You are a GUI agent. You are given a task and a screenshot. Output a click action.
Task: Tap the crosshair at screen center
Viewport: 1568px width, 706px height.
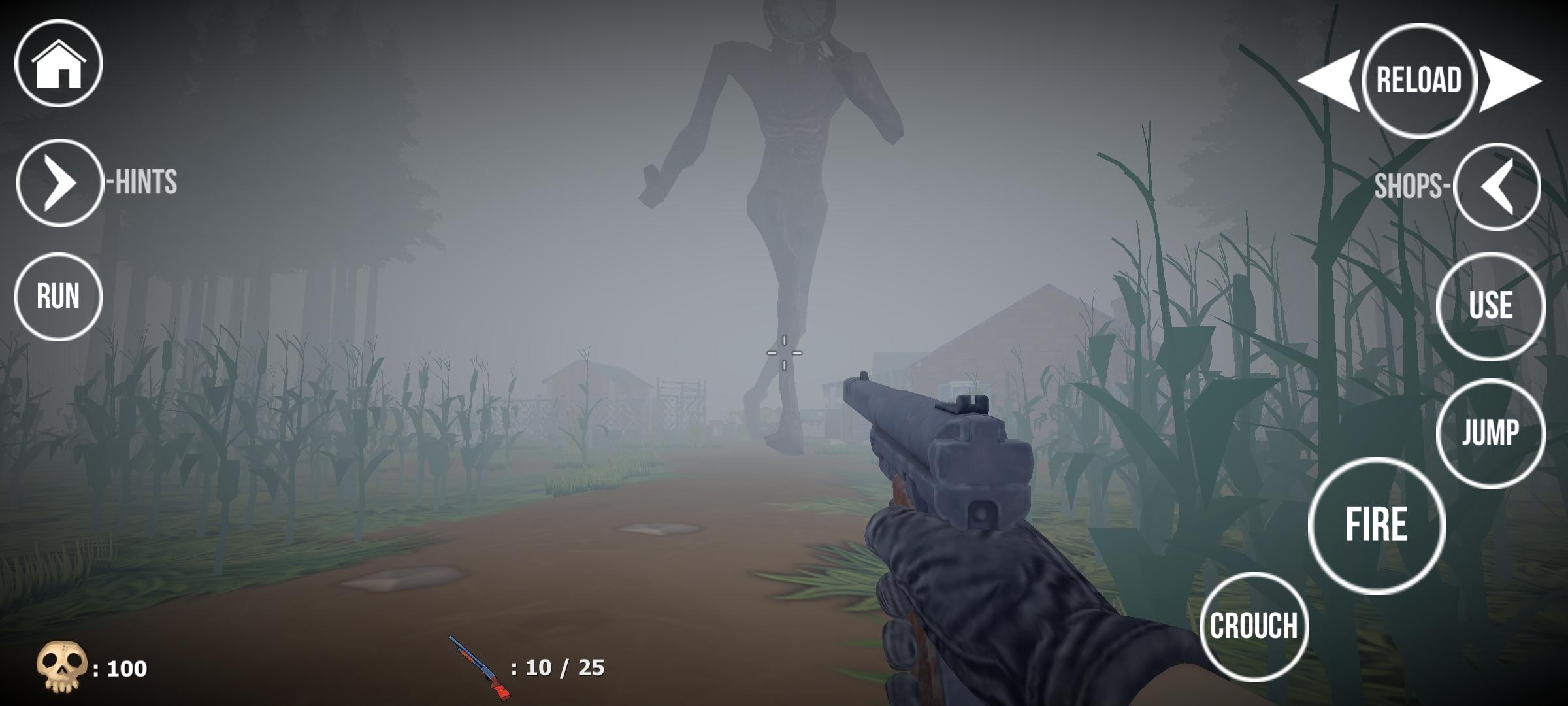coord(783,352)
